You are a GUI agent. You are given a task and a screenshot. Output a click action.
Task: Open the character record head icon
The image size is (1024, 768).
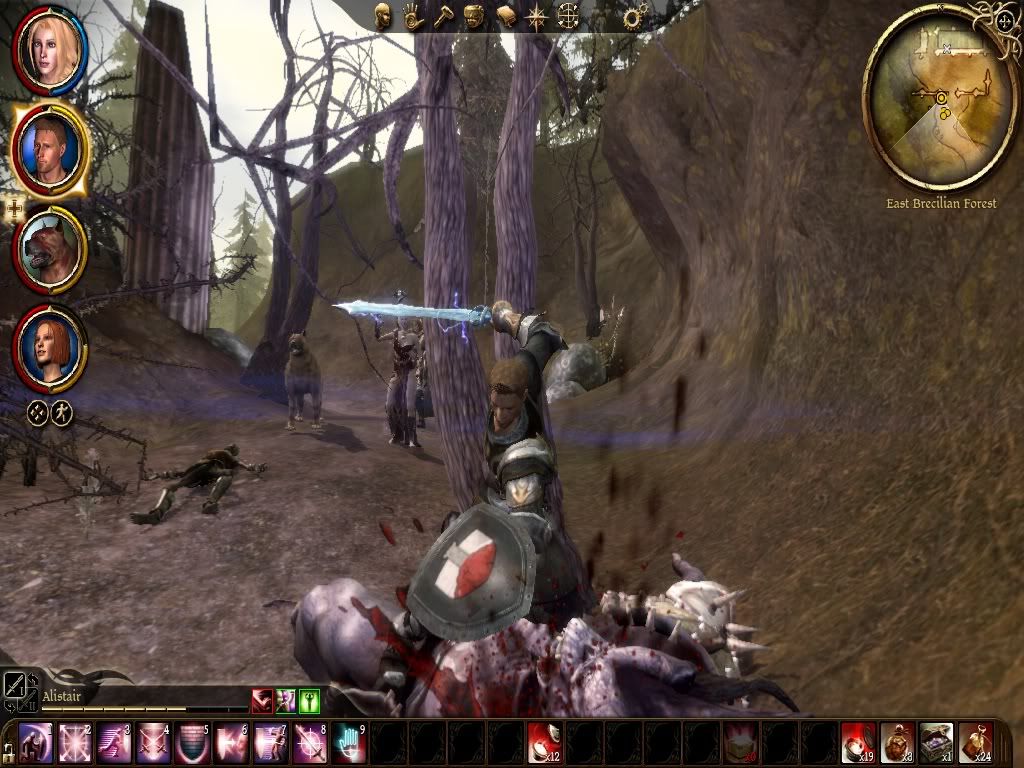tap(383, 17)
